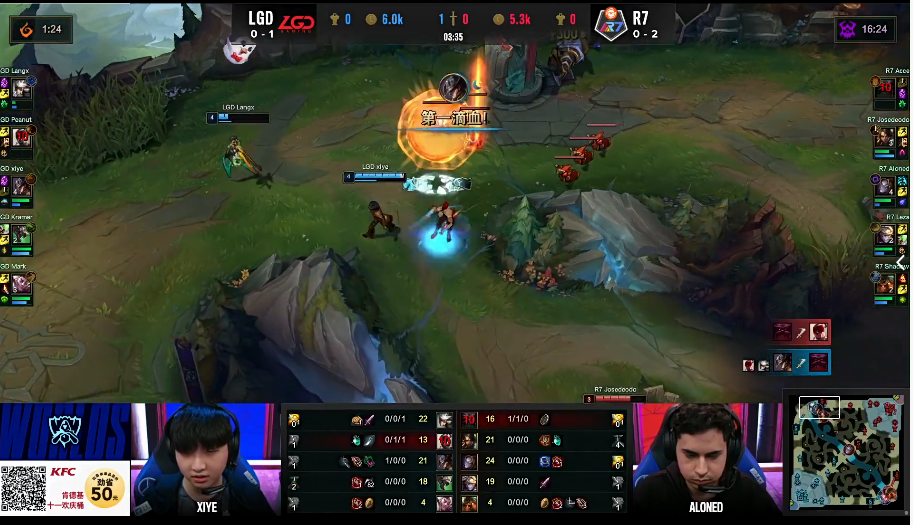Click the minimap
The height and width of the screenshot is (525, 913).
[x=850, y=452]
